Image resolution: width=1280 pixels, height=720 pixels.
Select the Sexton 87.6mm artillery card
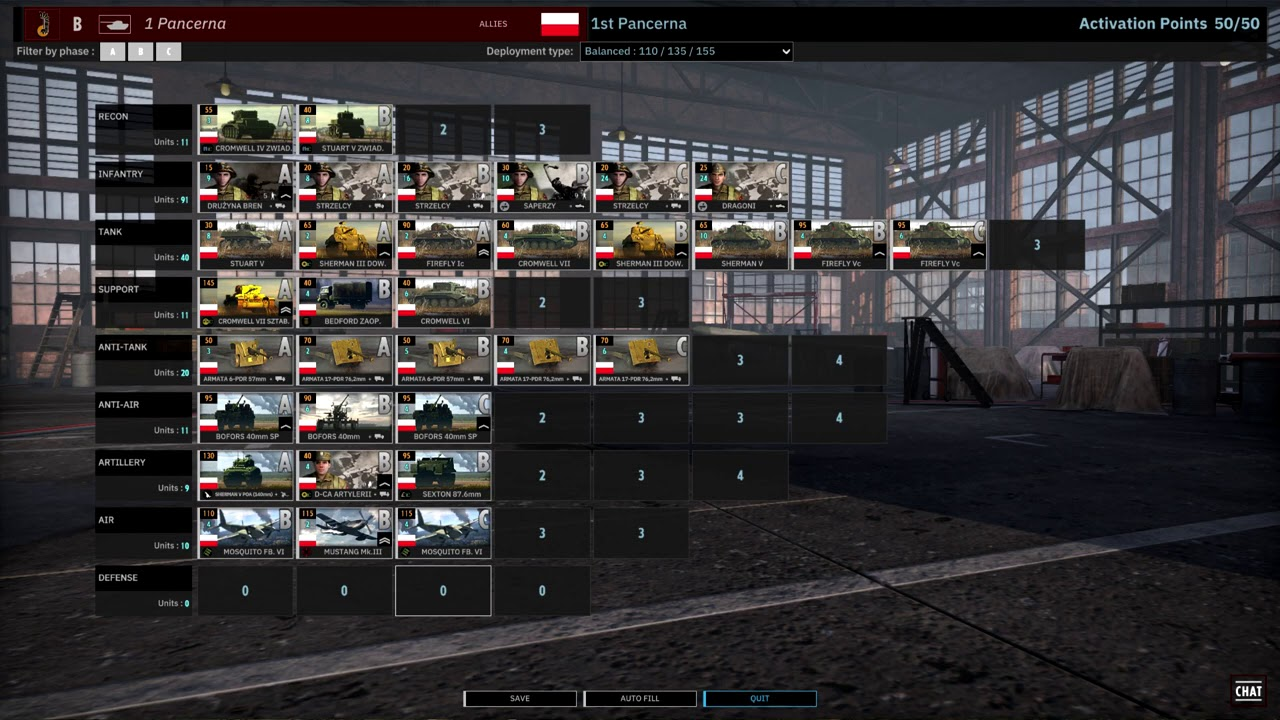(x=444, y=475)
